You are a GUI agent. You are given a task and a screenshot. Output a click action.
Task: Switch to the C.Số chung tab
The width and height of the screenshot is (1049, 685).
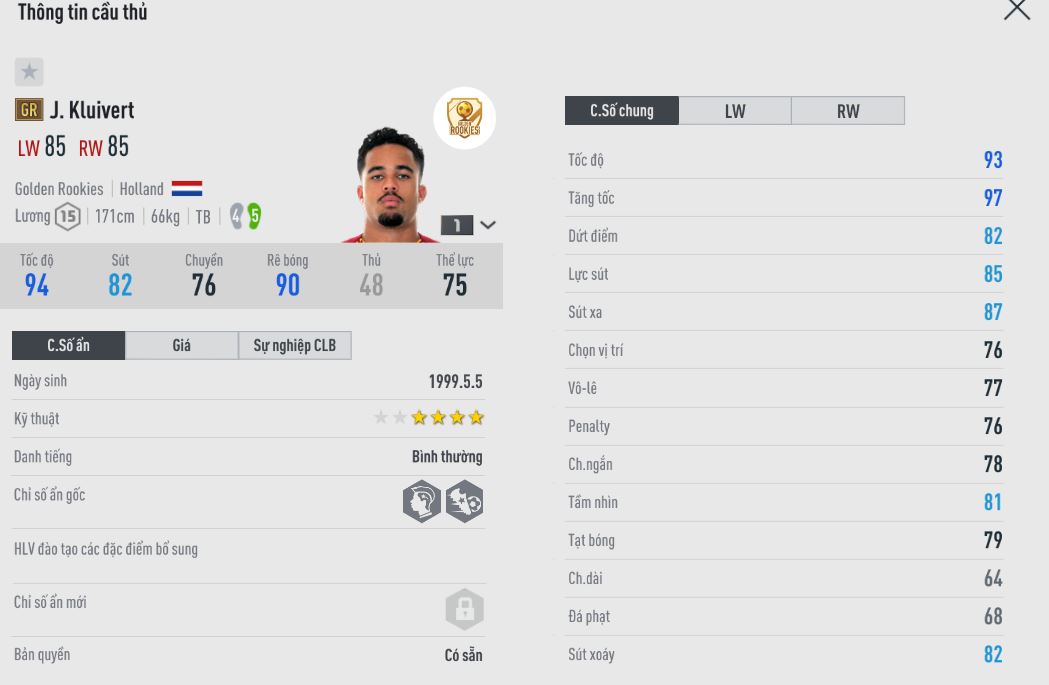[x=621, y=111]
